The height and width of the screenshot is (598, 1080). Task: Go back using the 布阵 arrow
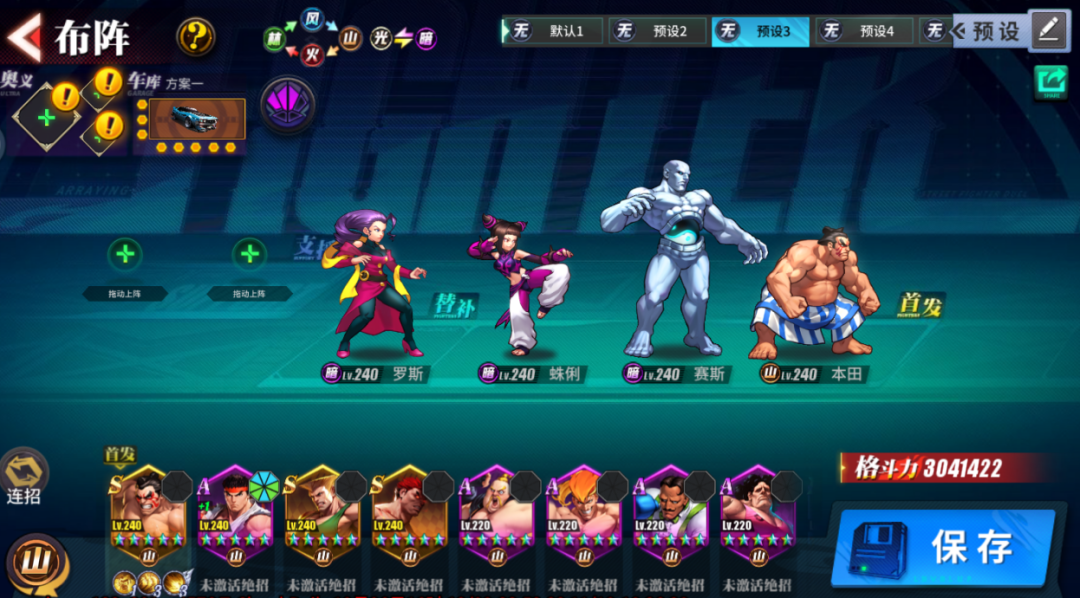24,38
